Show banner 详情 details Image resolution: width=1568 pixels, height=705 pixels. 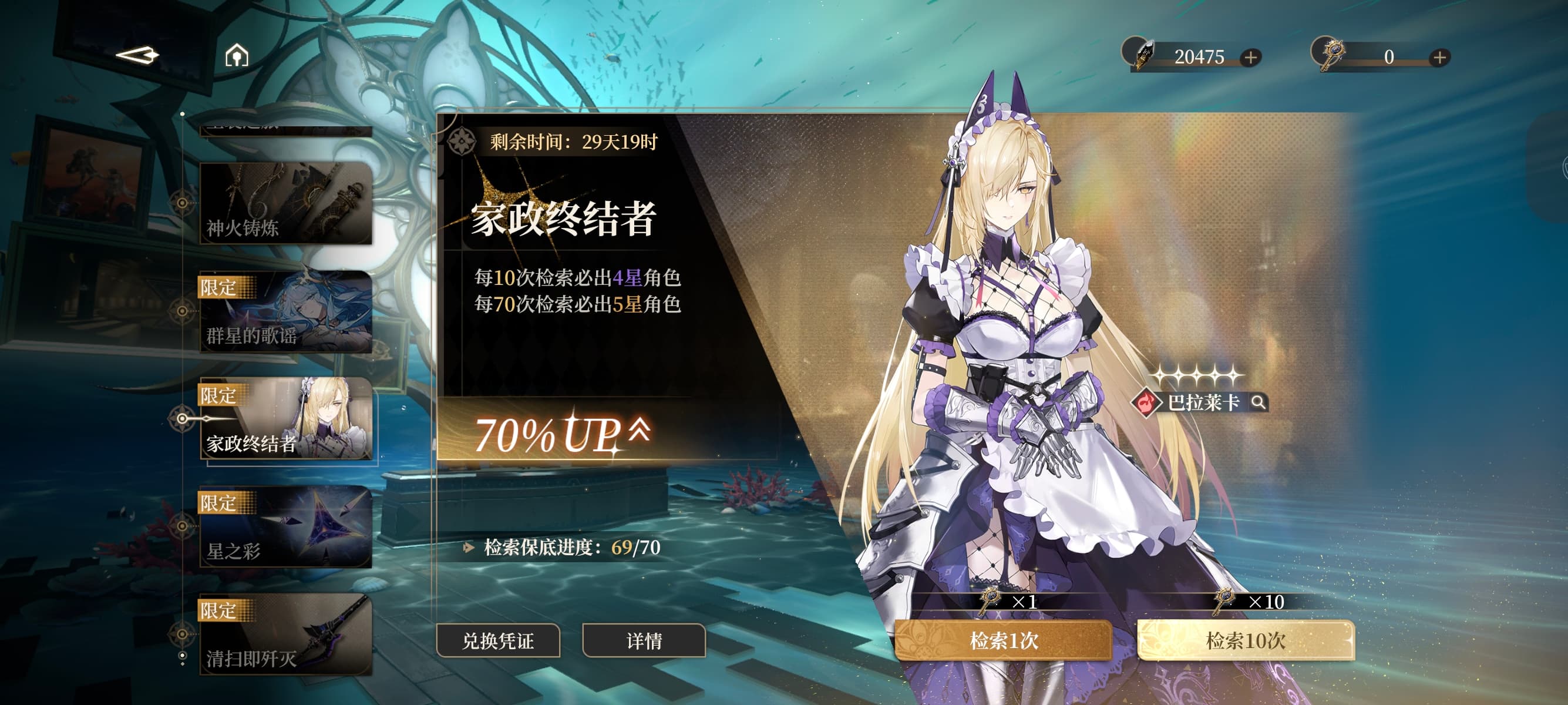click(x=644, y=640)
